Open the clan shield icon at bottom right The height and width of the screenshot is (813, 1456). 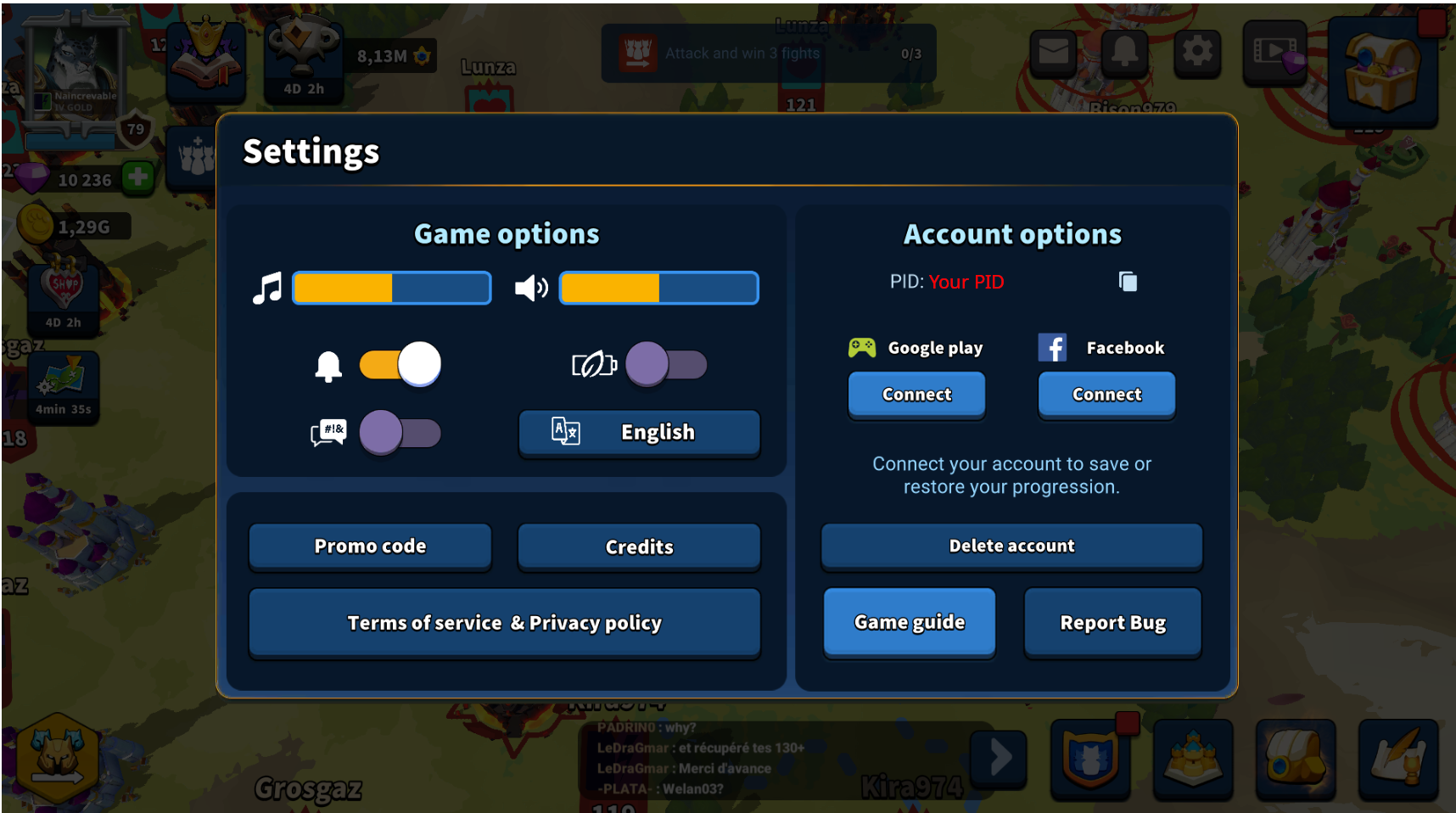[x=1090, y=760]
